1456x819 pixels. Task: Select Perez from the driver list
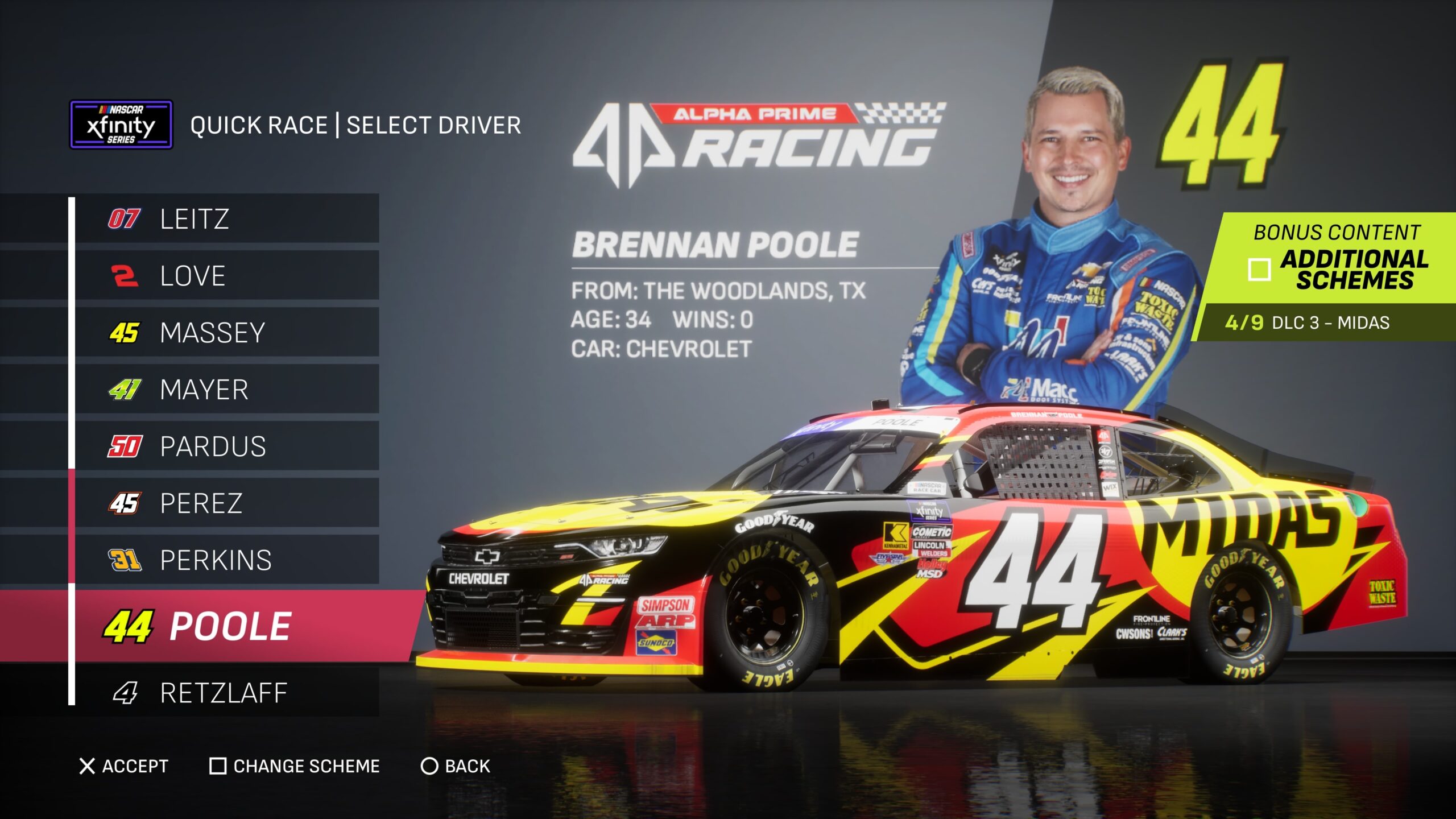[x=226, y=503]
